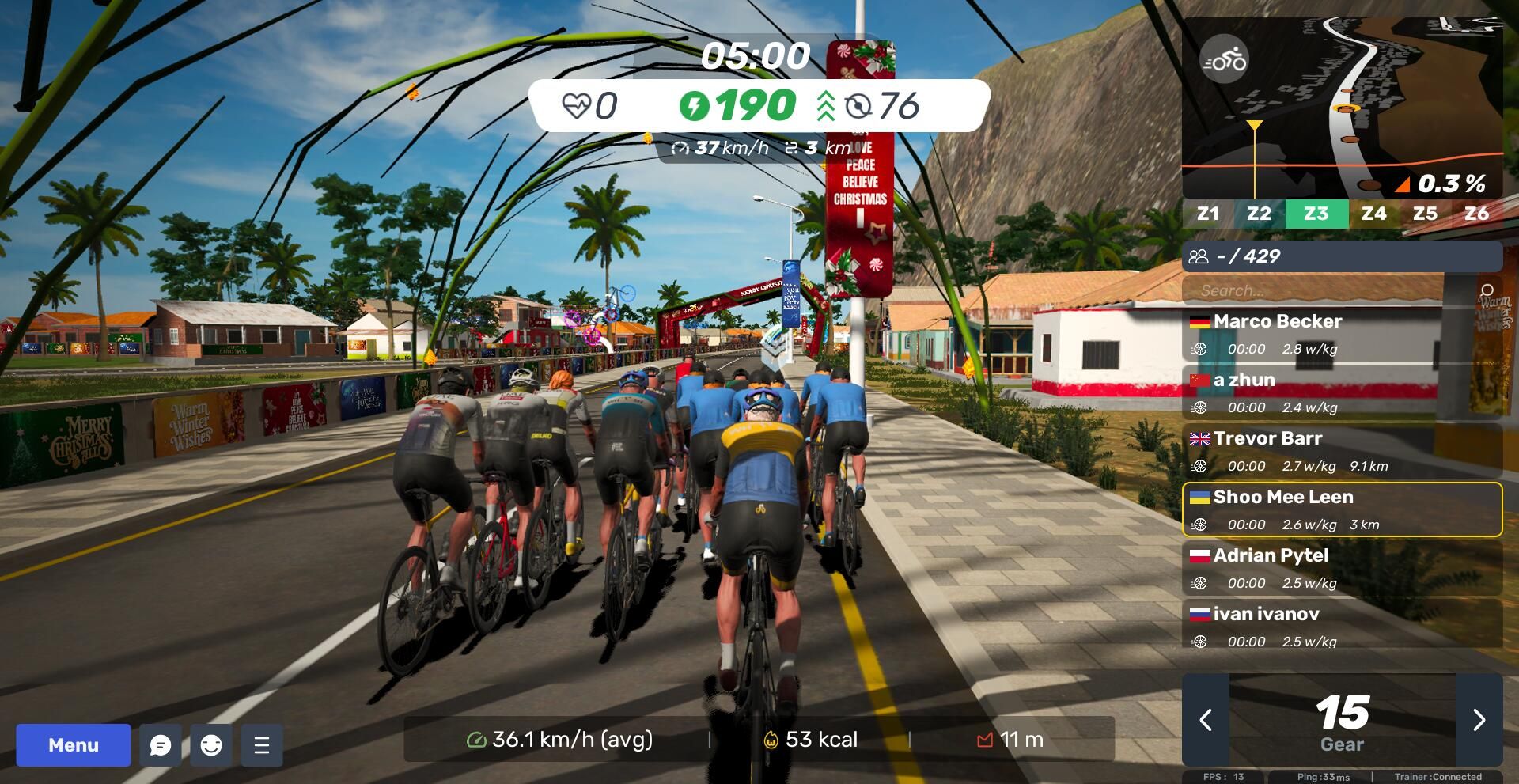The image size is (1519, 784).
Task: Toggle the three-line list button
Action: [262, 744]
